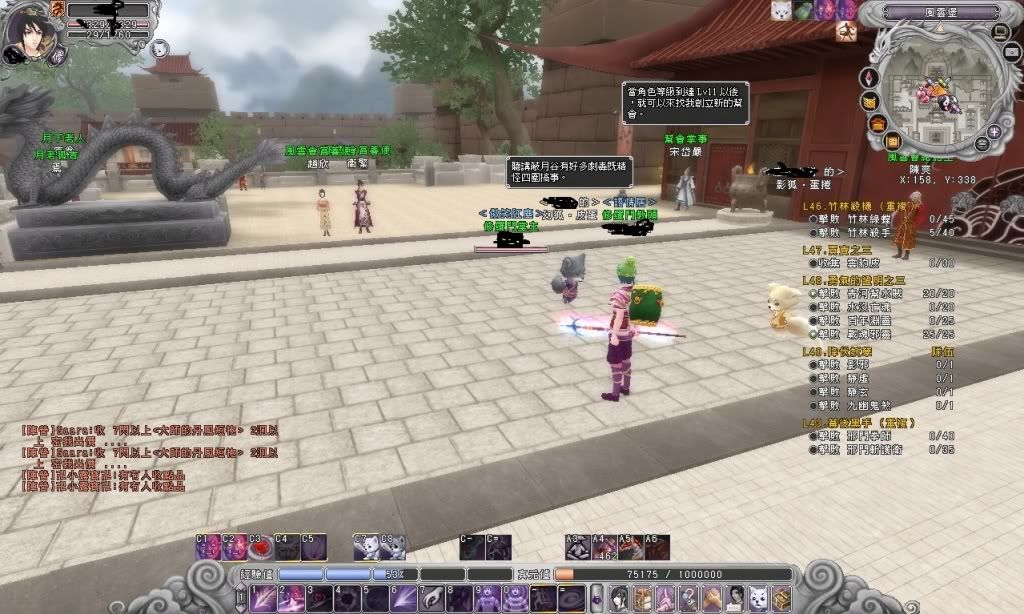The width and height of the screenshot is (1024, 614).
Task: Zoom in with the minimap plus button
Action: point(994,131)
